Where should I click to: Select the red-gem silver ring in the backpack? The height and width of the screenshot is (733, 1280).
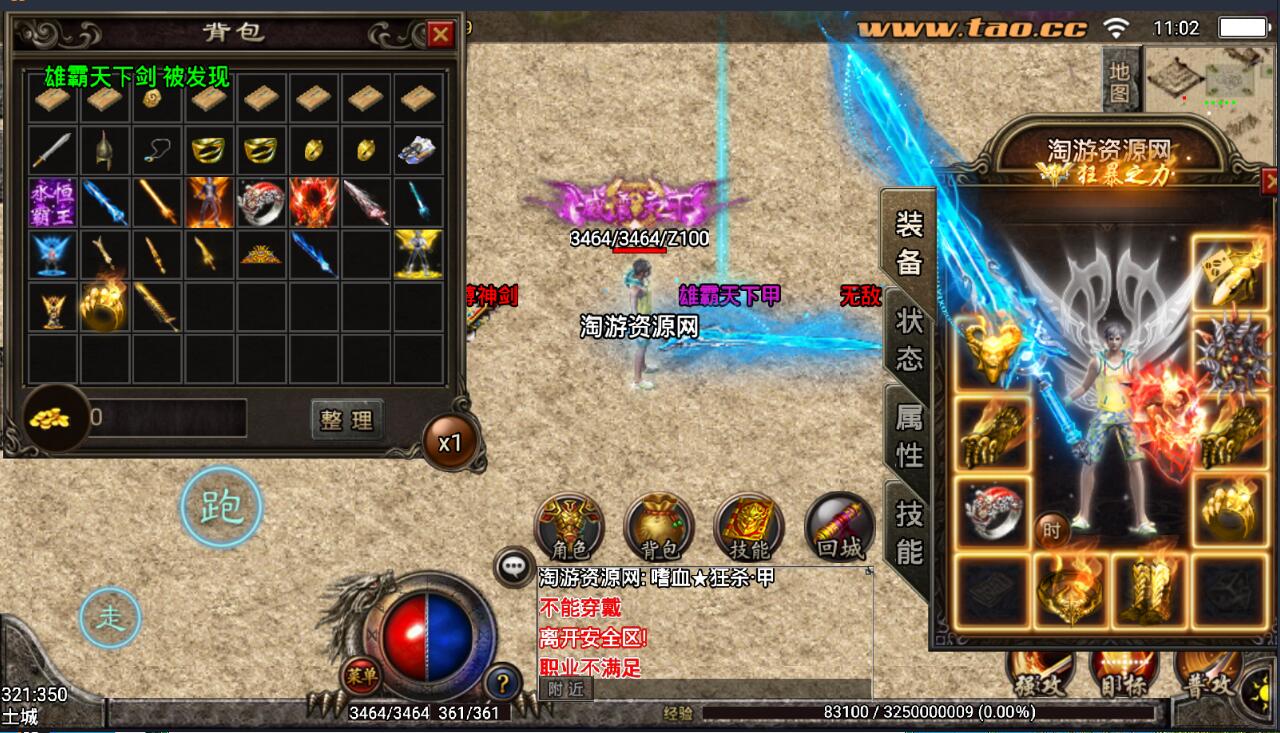(261, 202)
